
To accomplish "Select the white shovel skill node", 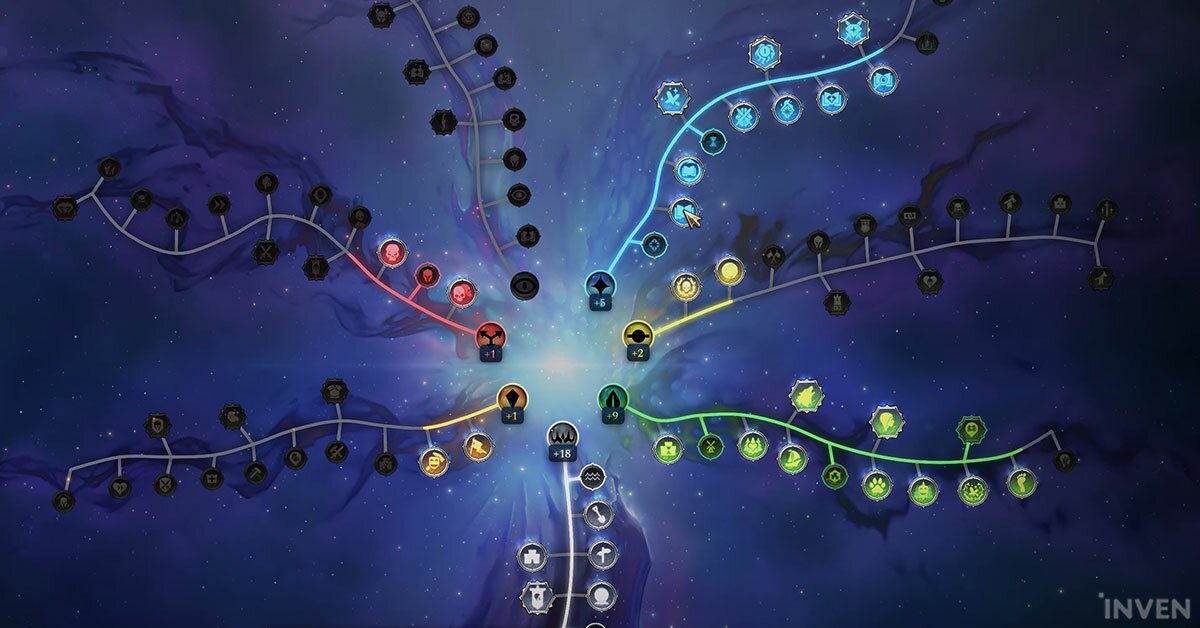I will click(x=596, y=516).
